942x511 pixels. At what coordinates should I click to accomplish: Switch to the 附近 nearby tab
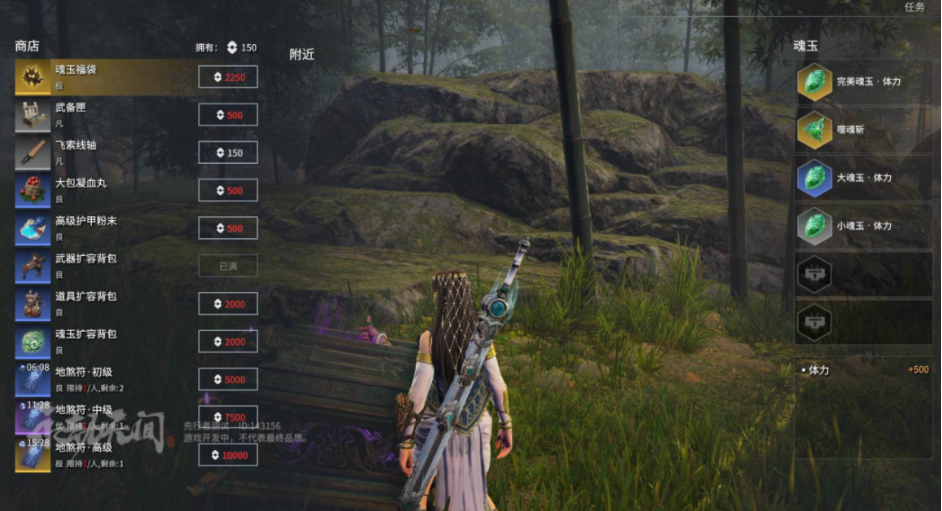click(302, 55)
